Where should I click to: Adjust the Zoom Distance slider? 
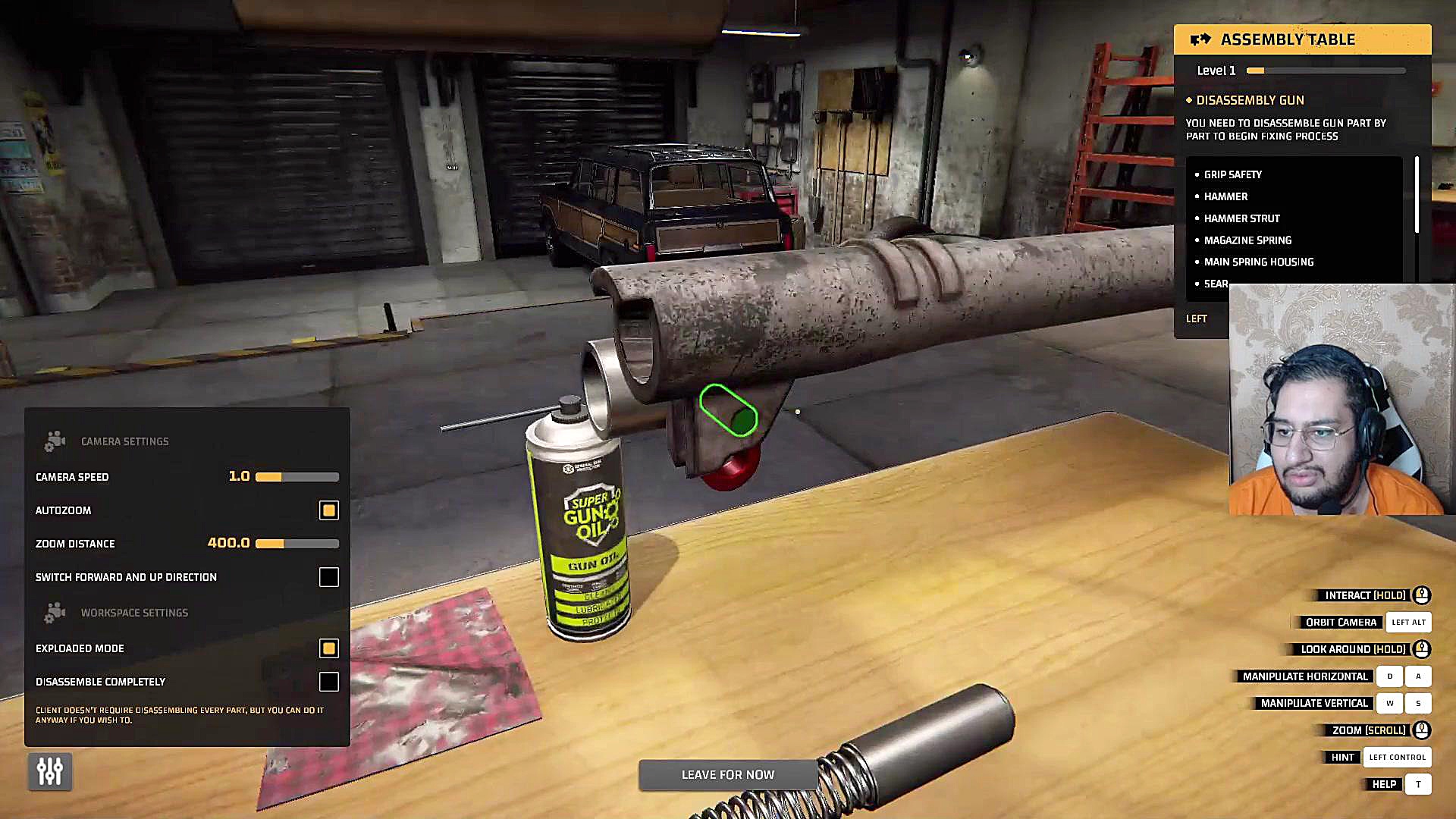297,544
